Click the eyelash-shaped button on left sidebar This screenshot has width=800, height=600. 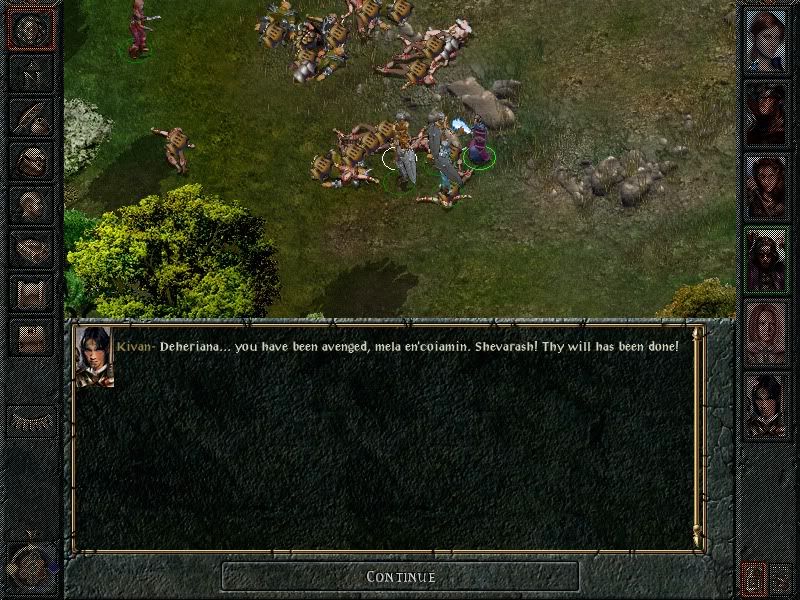pos(30,422)
